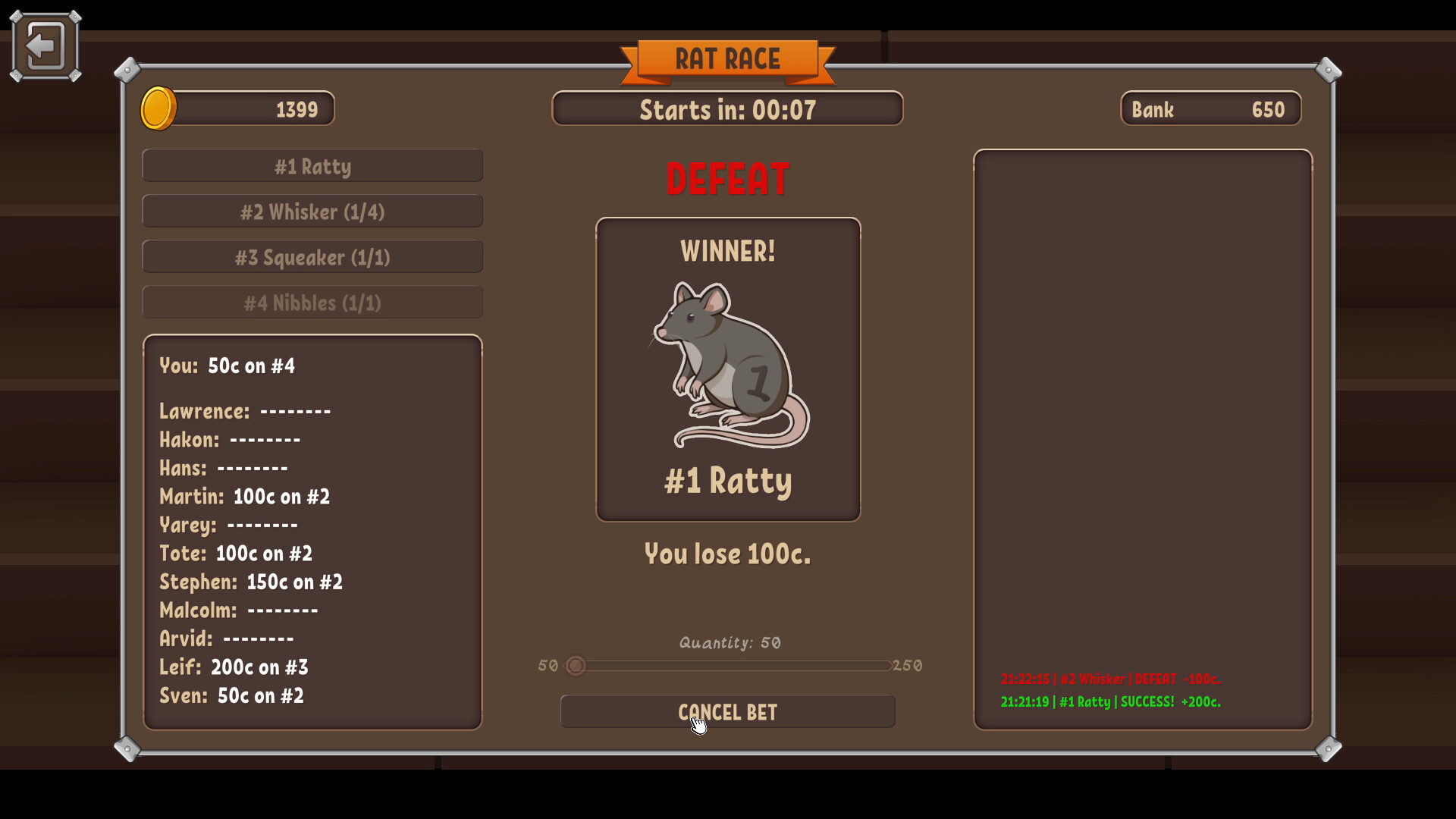Click Stephen's 150c on #2 bet entry
This screenshot has width=1456, height=819.
pos(252,582)
